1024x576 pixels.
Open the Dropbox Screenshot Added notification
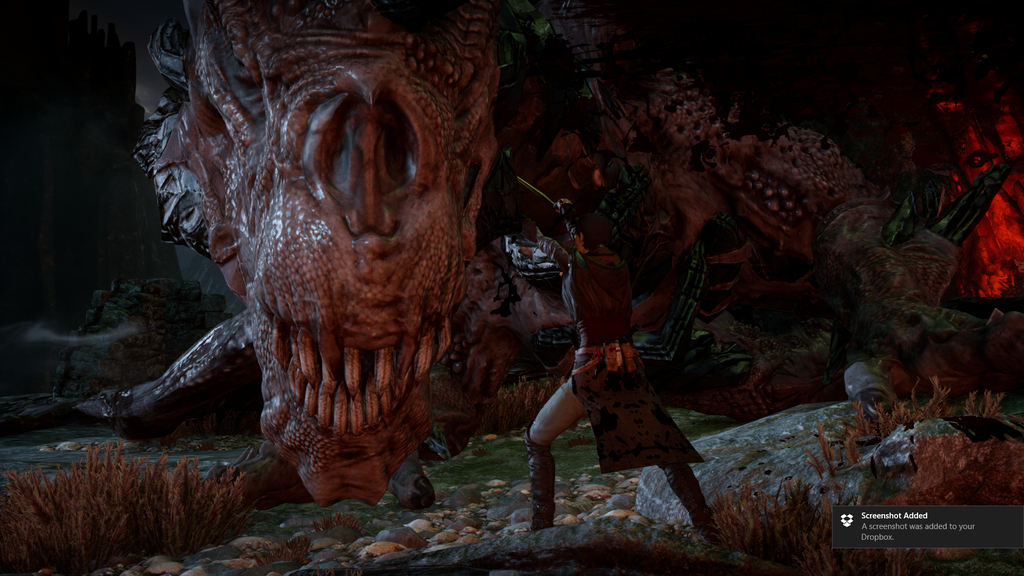[x=926, y=526]
